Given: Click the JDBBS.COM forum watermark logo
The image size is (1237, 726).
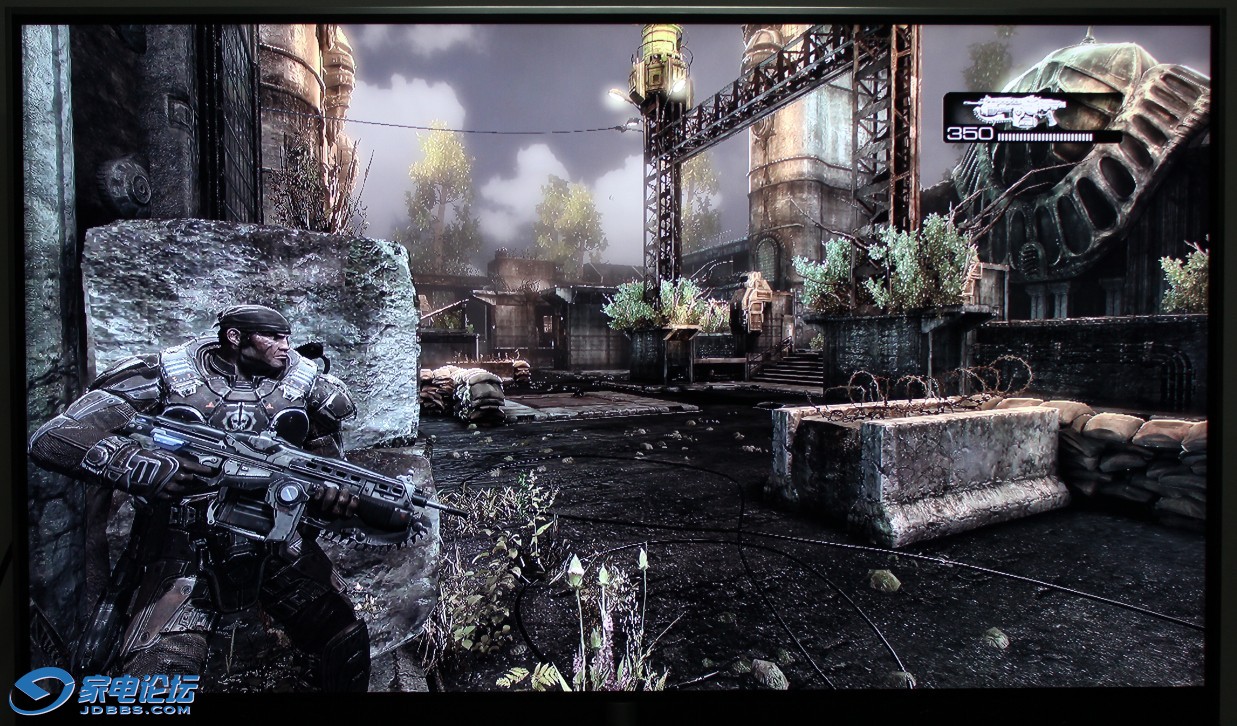Looking at the screenshot, I should (104, 692).
